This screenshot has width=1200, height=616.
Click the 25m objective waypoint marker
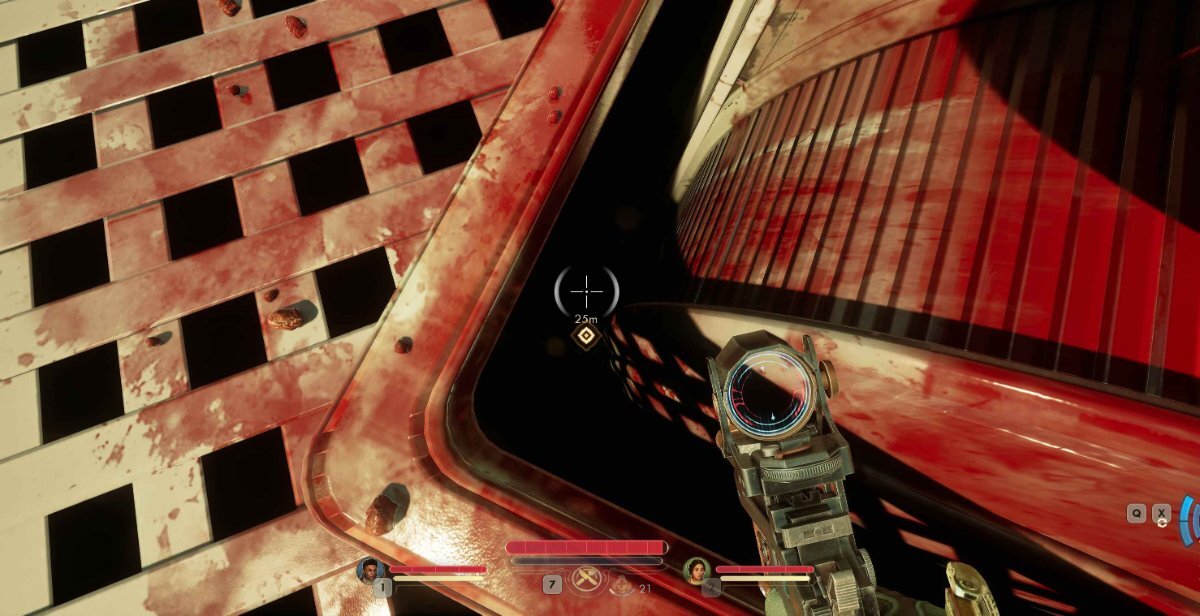pyautogui.click(x=585, y=339)
